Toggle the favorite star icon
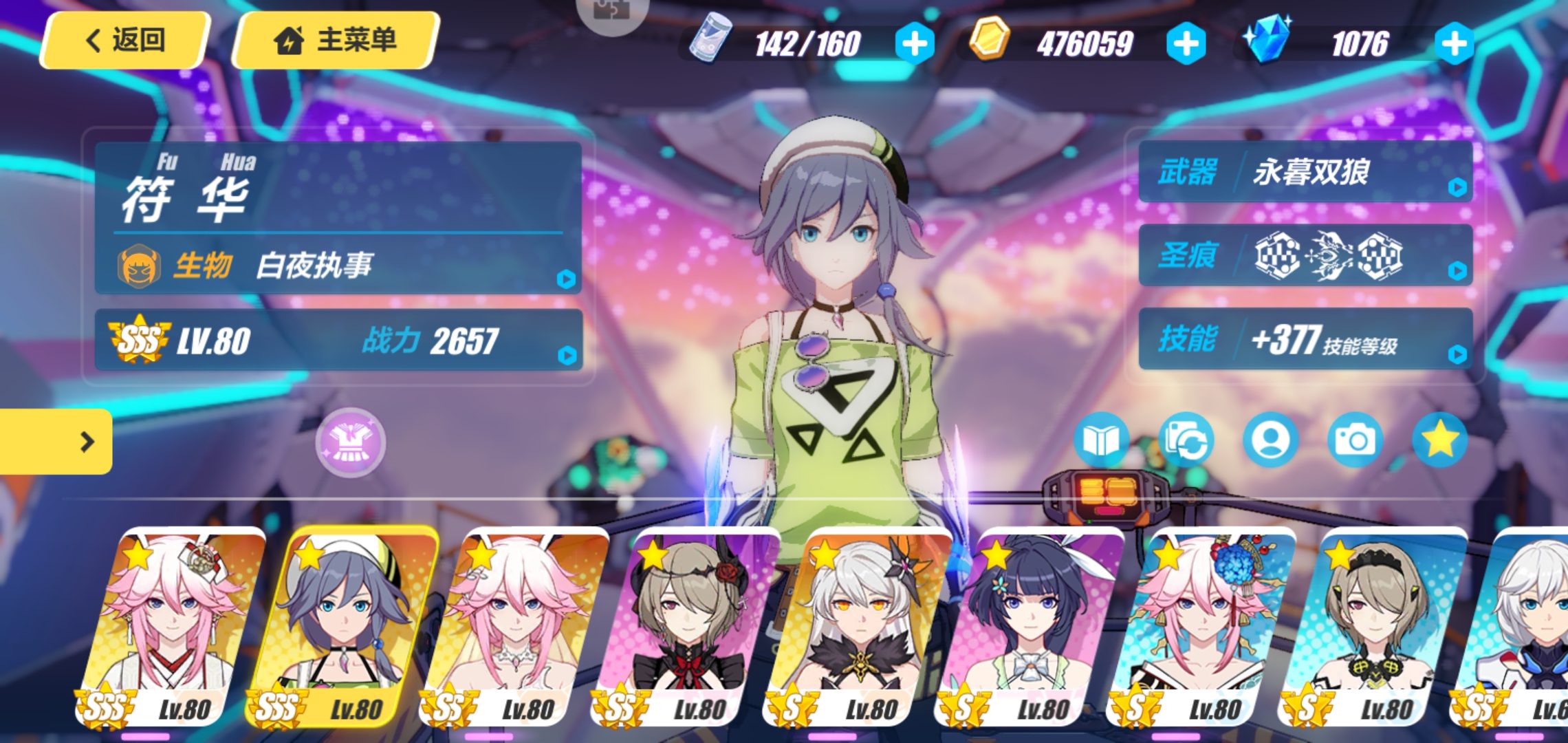1568x743 pixels. (x=1439, y=440)
